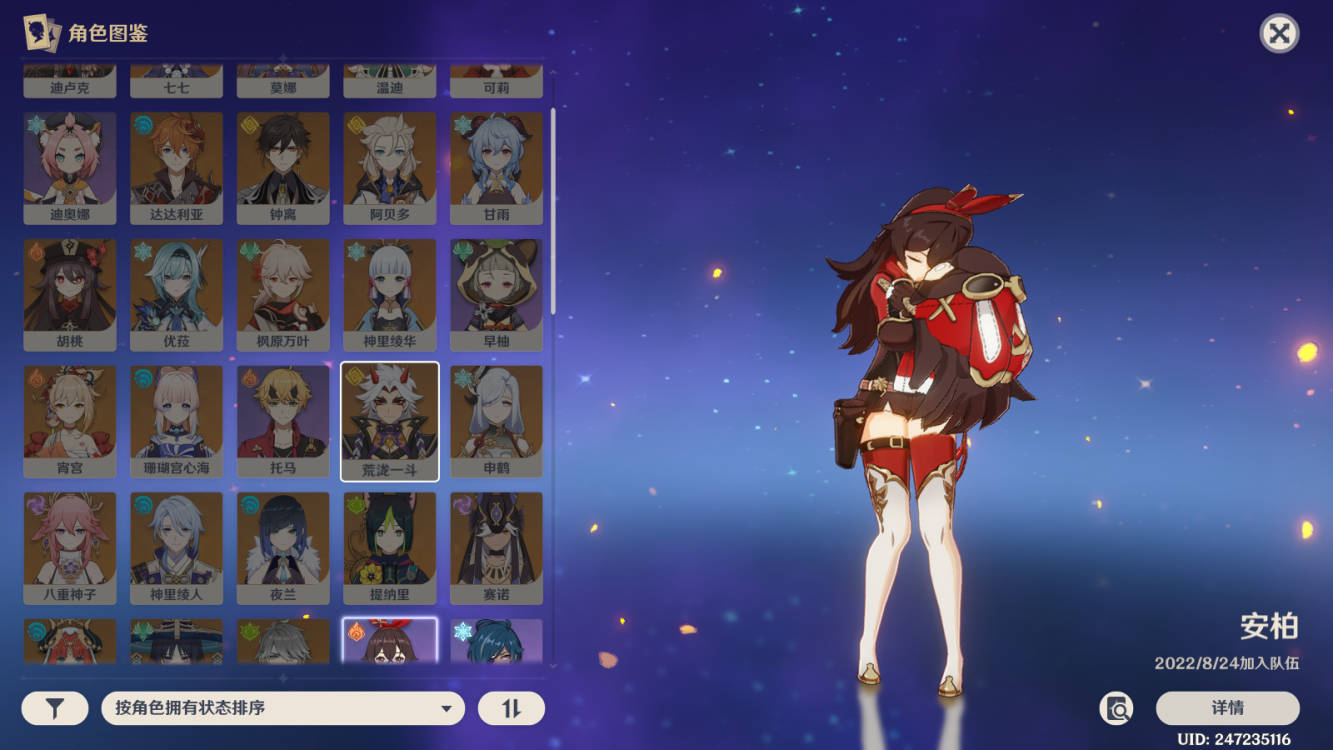This screenshot has width=1333, height=750.
Task: Select the 优菈 character card
Action: (x=176, y=294)
